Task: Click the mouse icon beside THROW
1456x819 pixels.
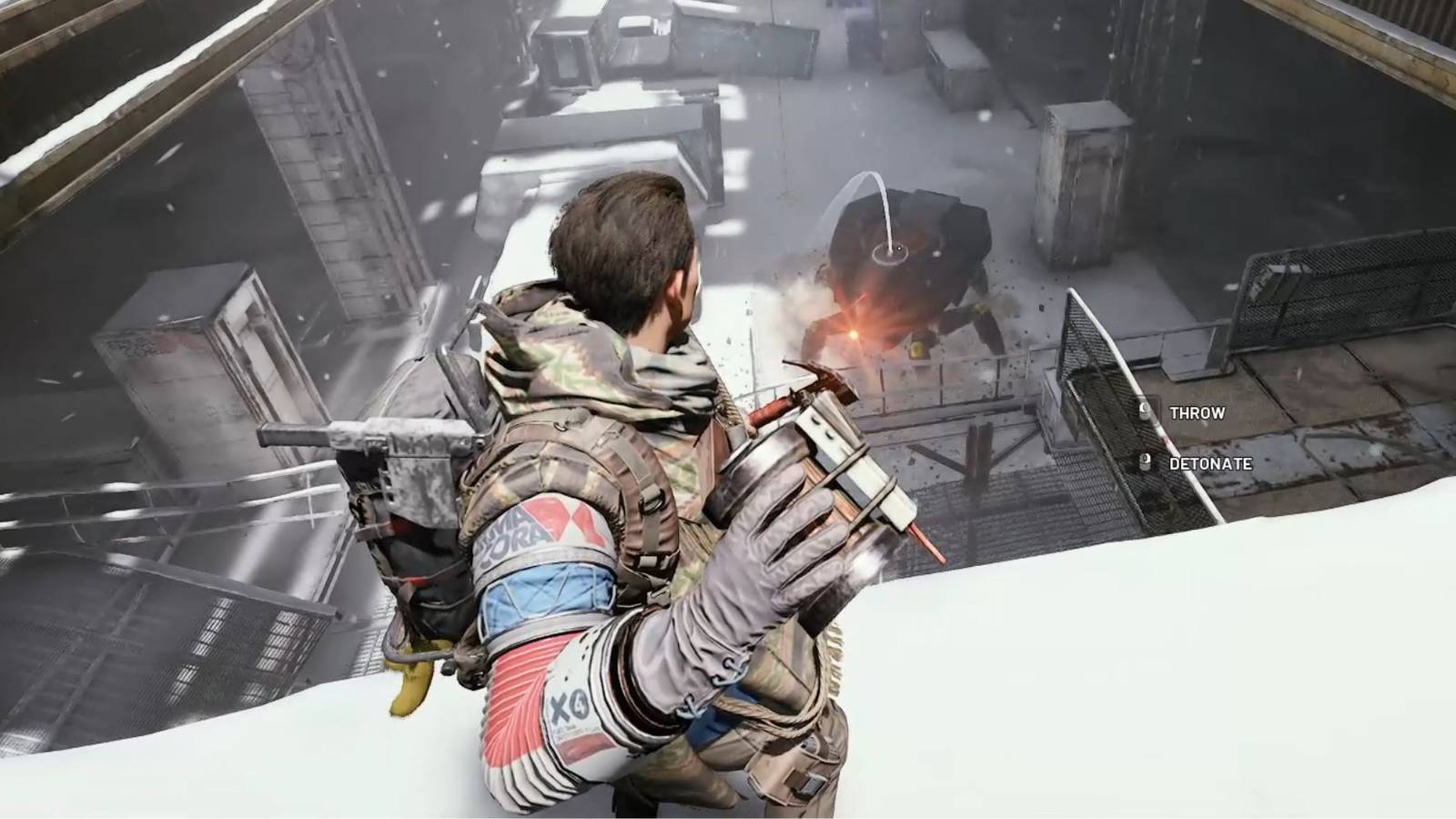Action: tap(1145, 411)
